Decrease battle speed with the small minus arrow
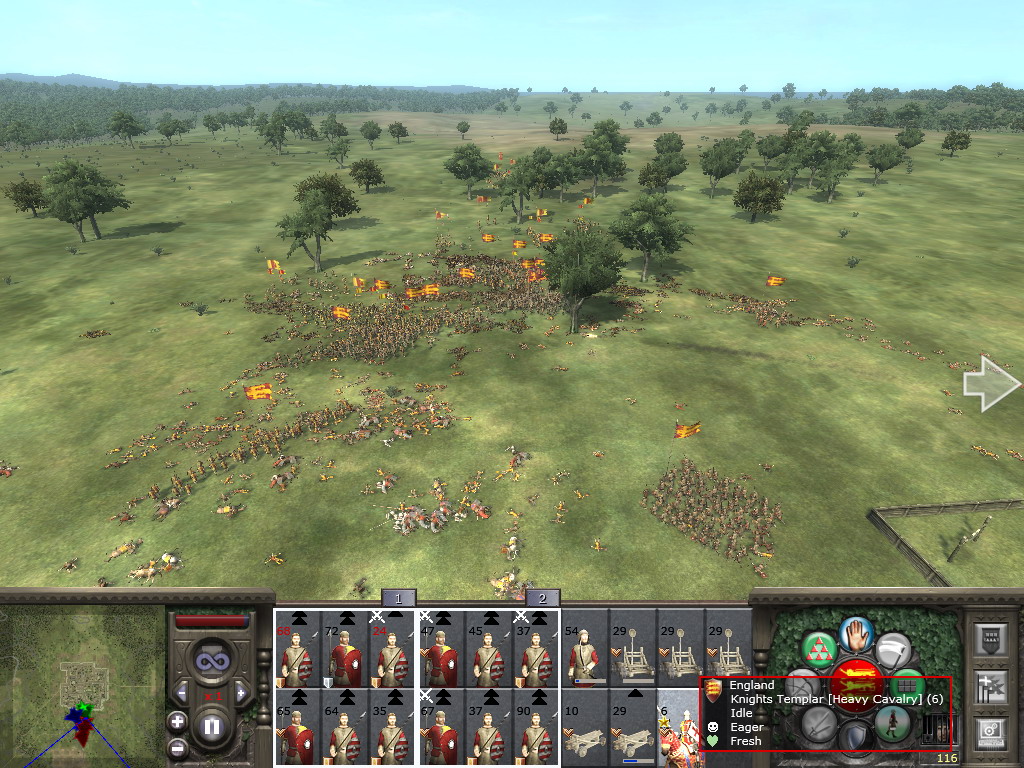 click(x=182, y=692)
